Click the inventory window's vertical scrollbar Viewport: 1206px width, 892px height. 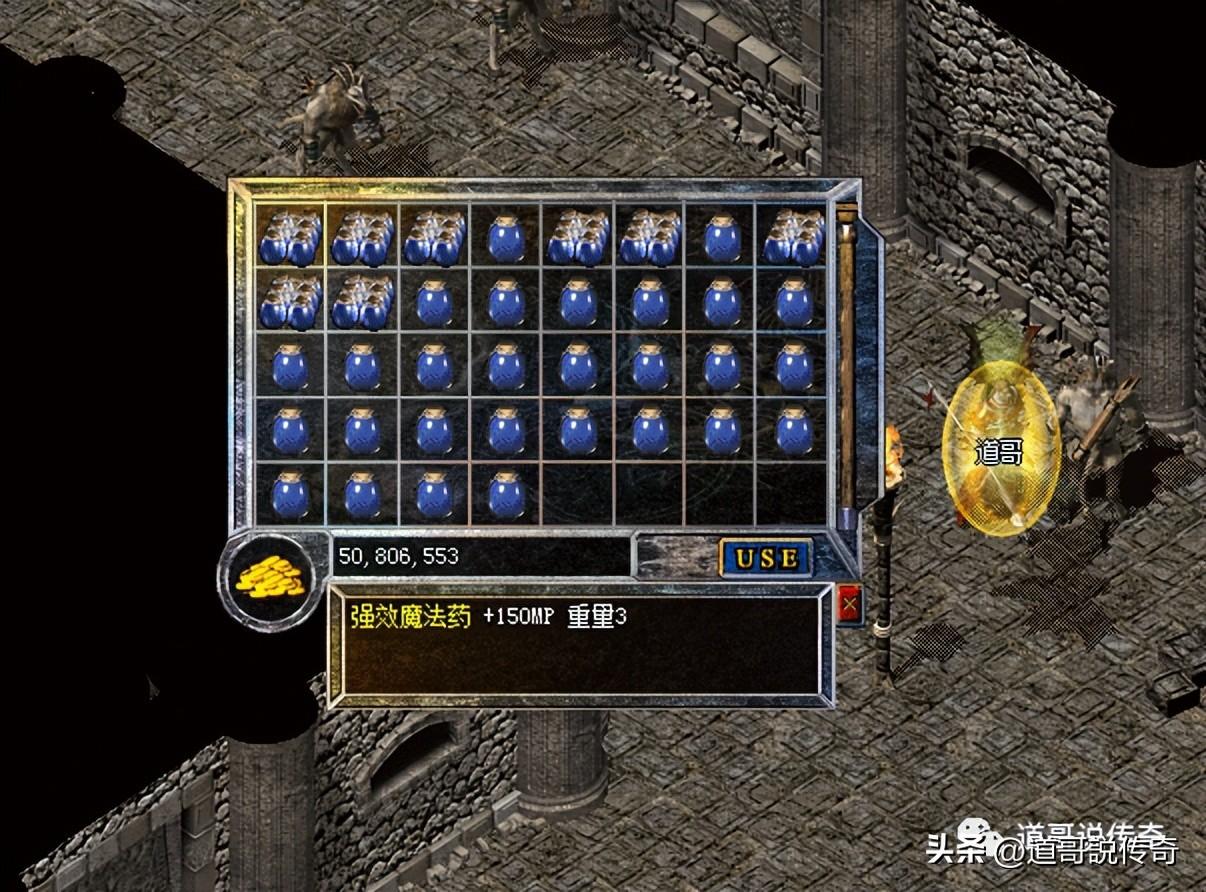point(847,365)
